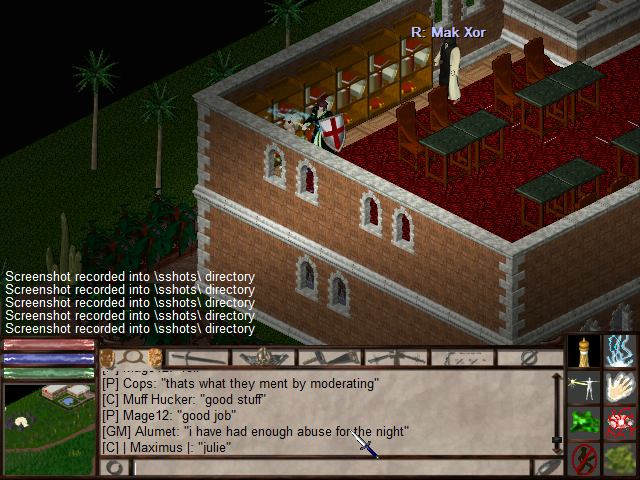This screenshot has height=480, width=640.
Task: Click the ring icon left of chat input
Action: tap(115, 467)
